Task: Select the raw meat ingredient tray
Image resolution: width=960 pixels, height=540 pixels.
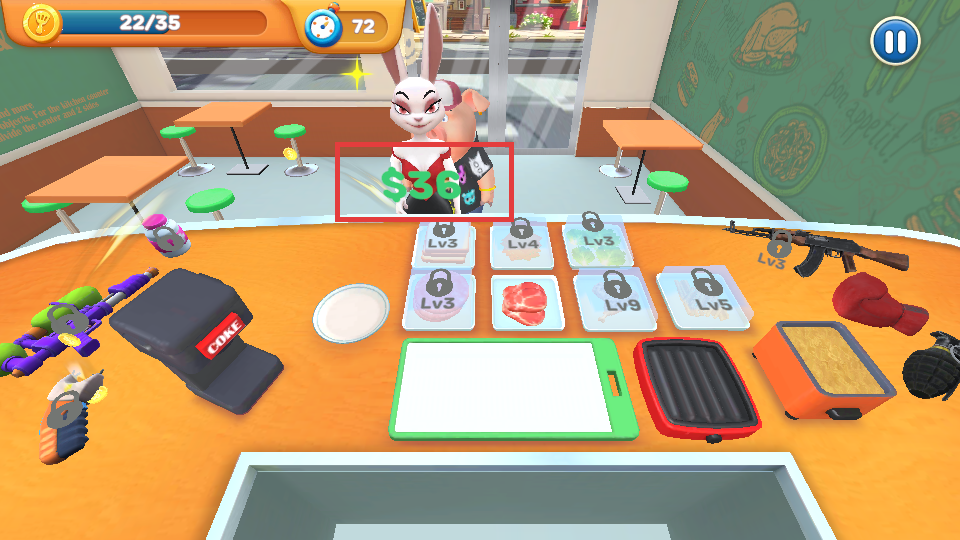Action: pyautogui.click(x=527, y=303)
